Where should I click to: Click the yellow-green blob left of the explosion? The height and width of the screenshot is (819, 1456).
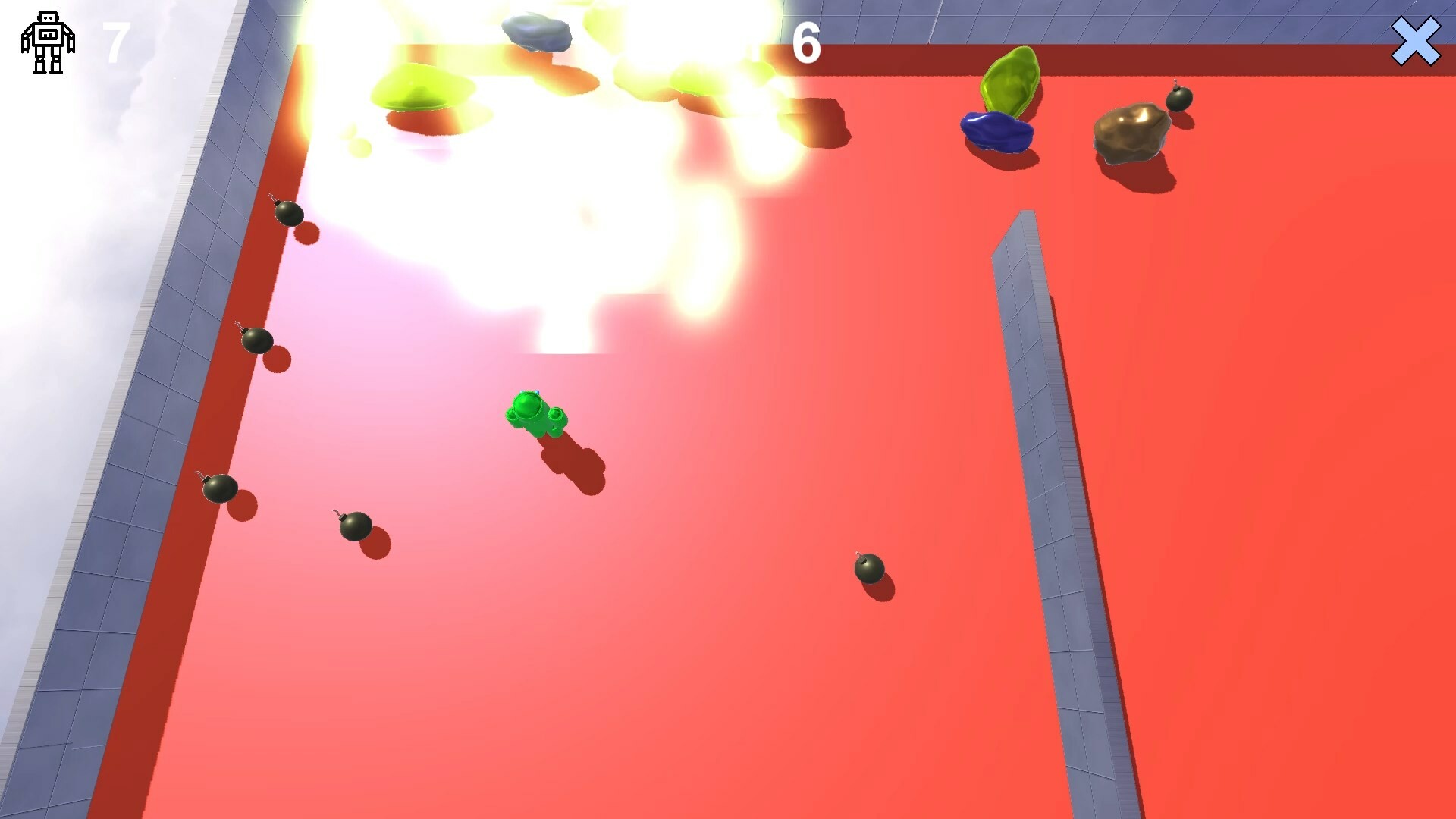[413, 87]
